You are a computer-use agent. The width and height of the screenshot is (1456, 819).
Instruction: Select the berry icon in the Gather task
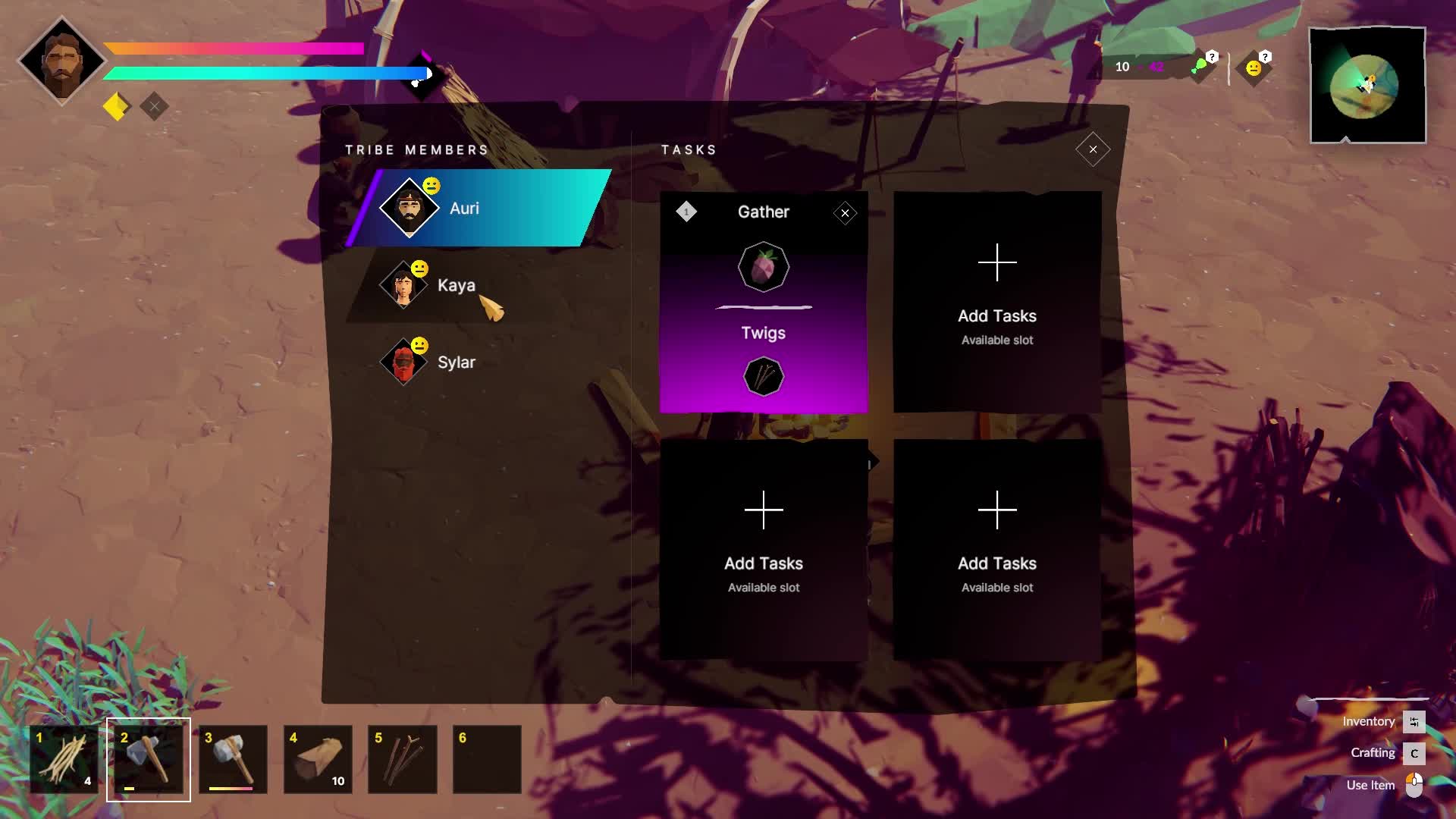764,266
